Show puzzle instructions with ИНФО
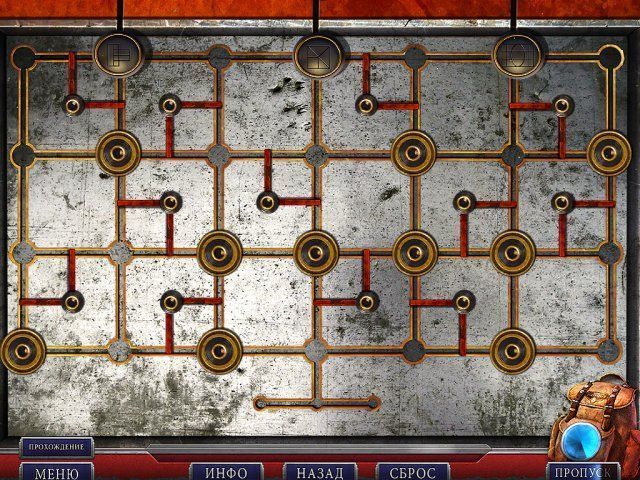This screenshot has width=640, height=480. 226,471
